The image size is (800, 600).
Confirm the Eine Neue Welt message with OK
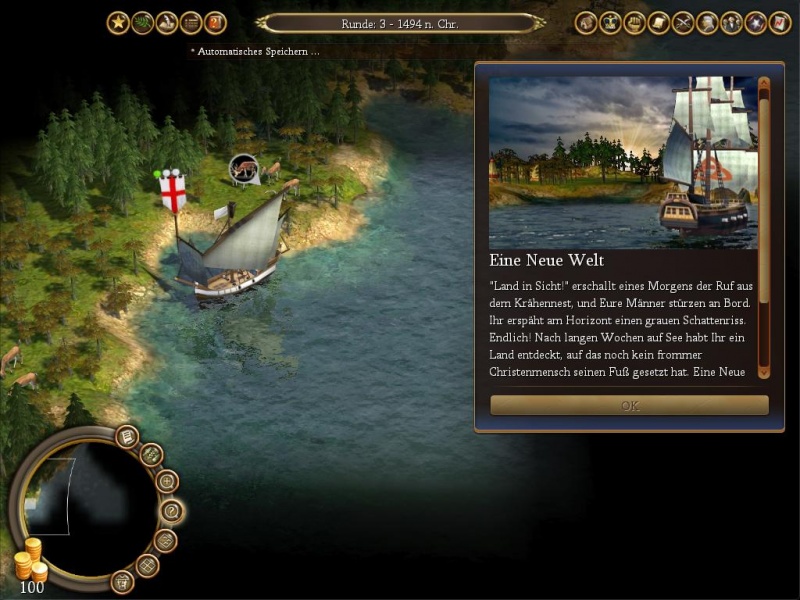(629, 406)
